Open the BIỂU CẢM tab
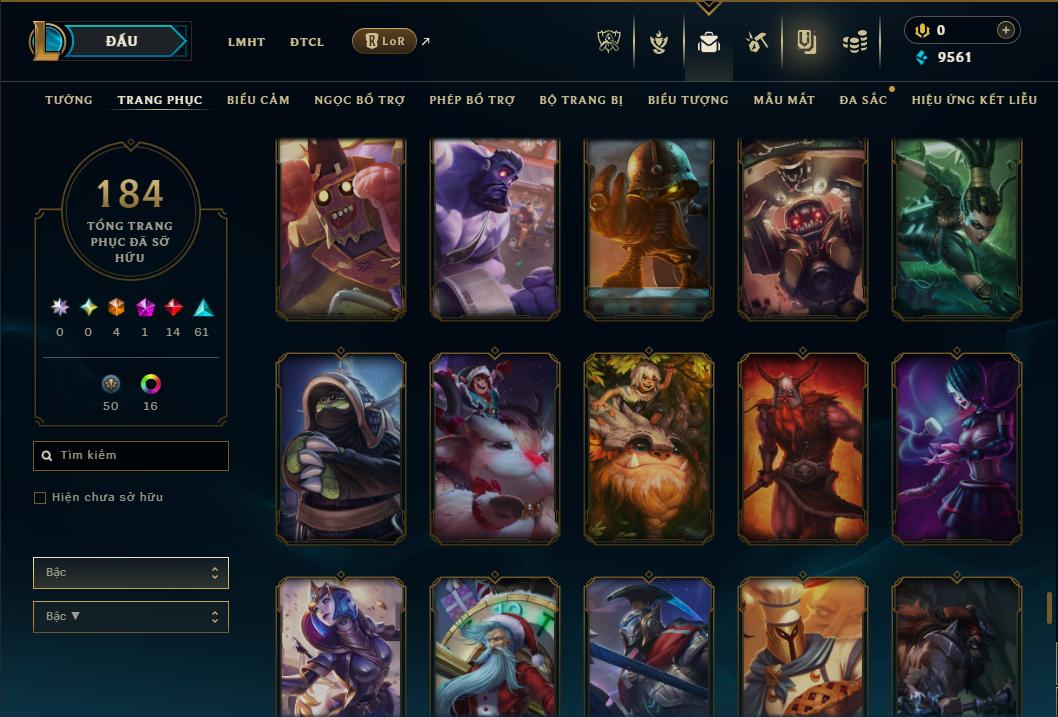 pyautogui.click(x=258, y=100)
